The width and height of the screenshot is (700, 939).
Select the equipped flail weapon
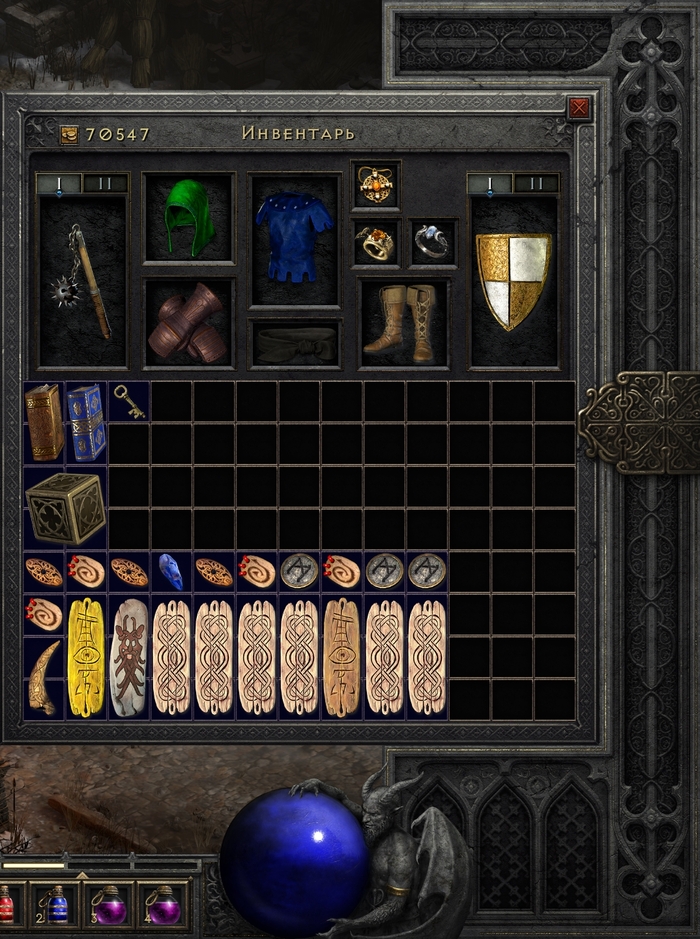click(84, 280)
